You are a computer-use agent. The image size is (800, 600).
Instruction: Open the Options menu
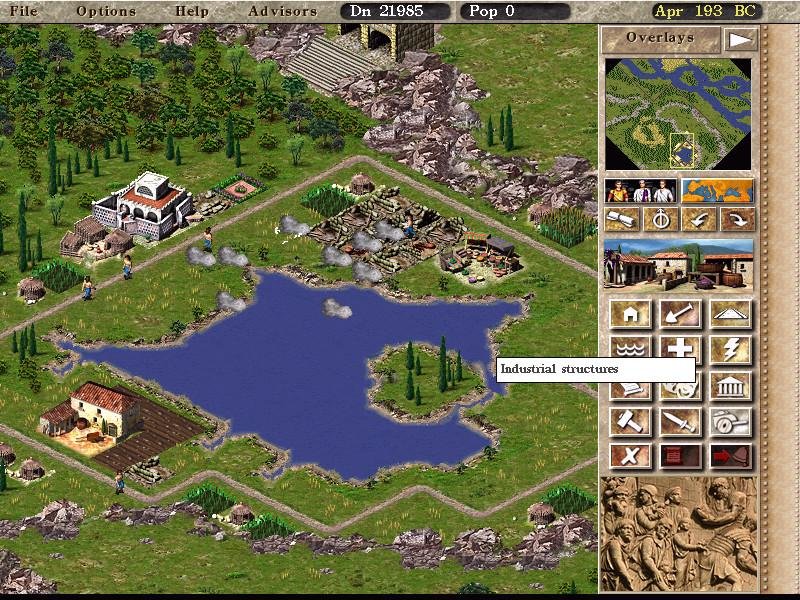click(x=106, y=11)
